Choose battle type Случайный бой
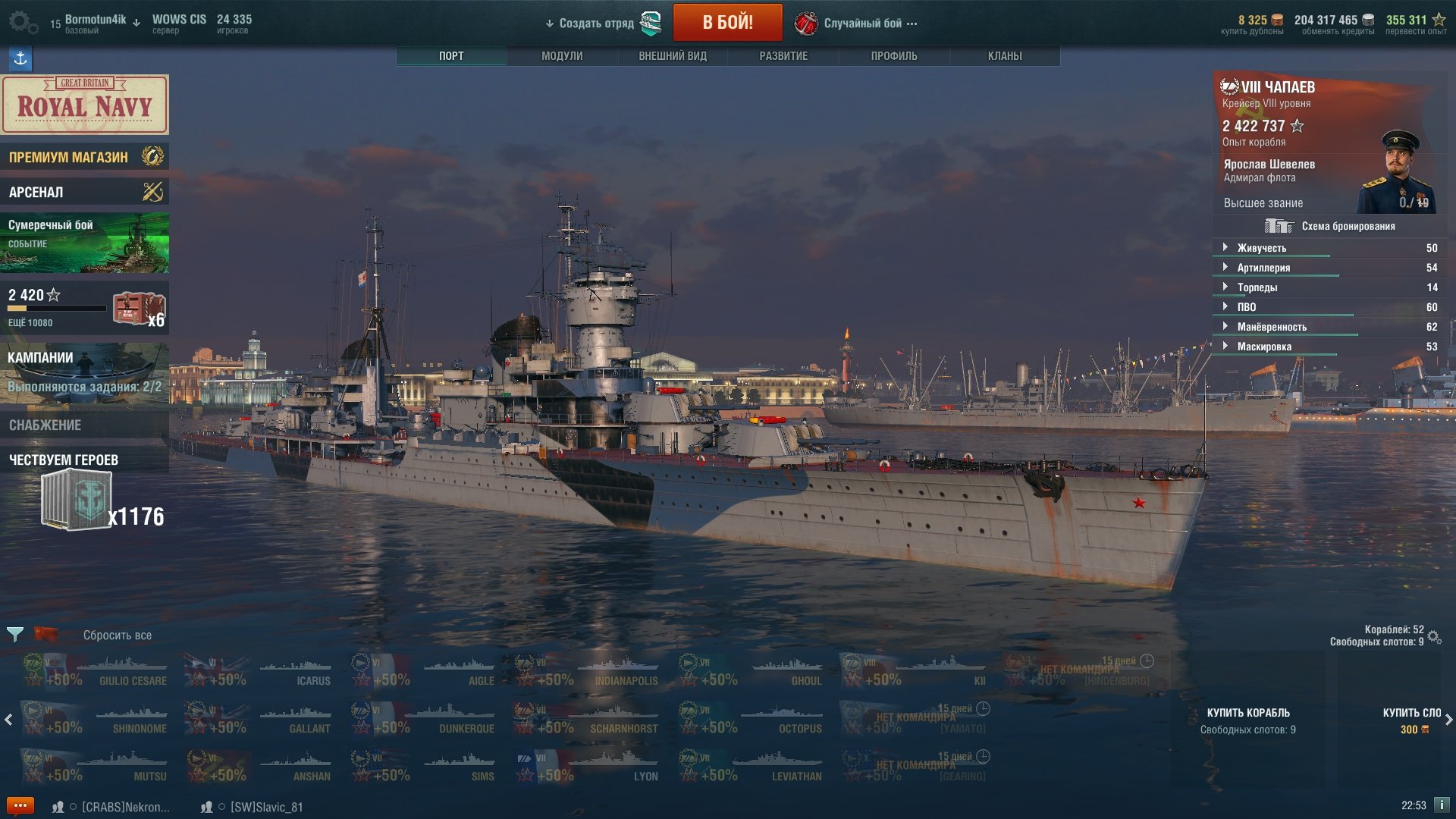Screen dimensions: 1456x819 tap(863, 24)
